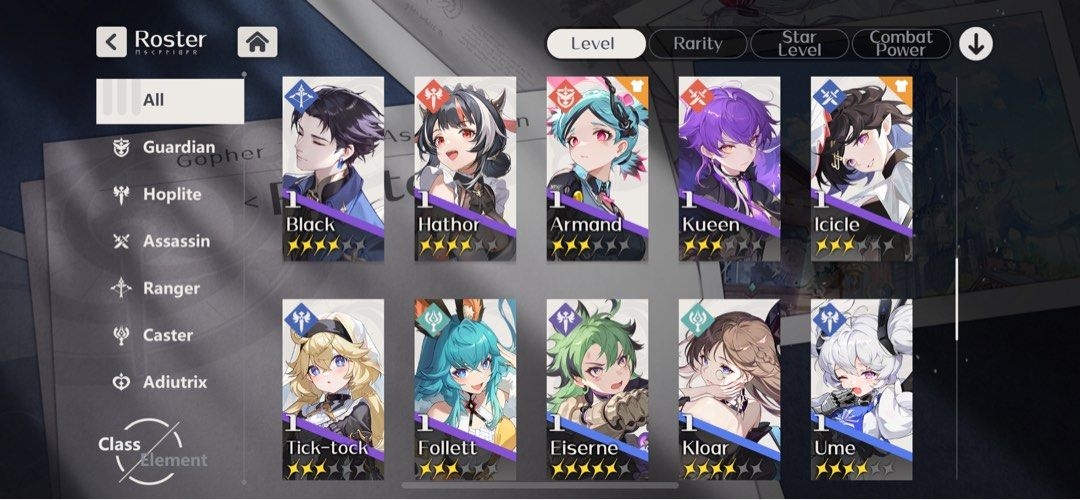Return to the home screen

point(257,42)
